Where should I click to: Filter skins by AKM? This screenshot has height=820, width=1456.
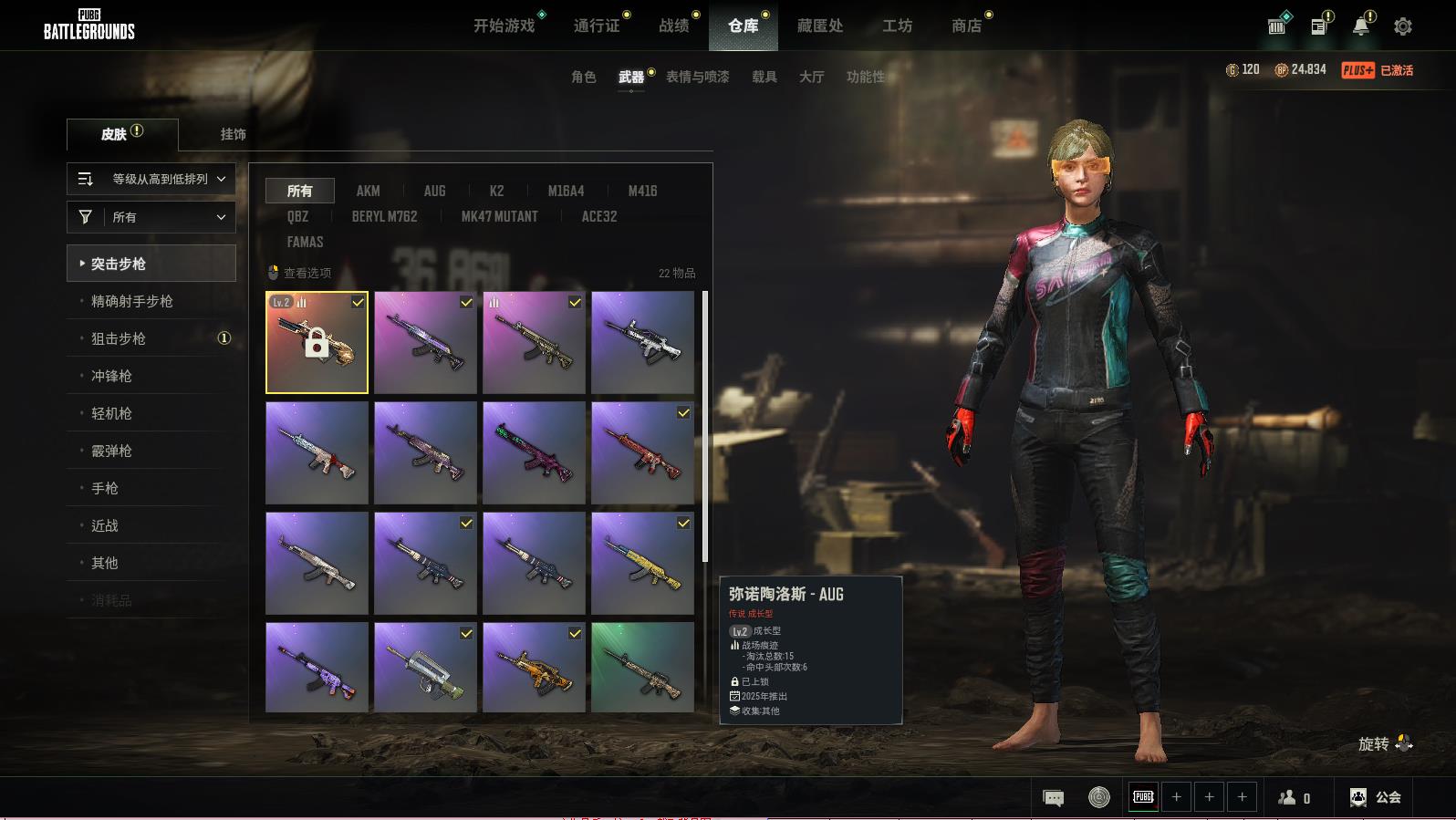click(x=369, y=191)
